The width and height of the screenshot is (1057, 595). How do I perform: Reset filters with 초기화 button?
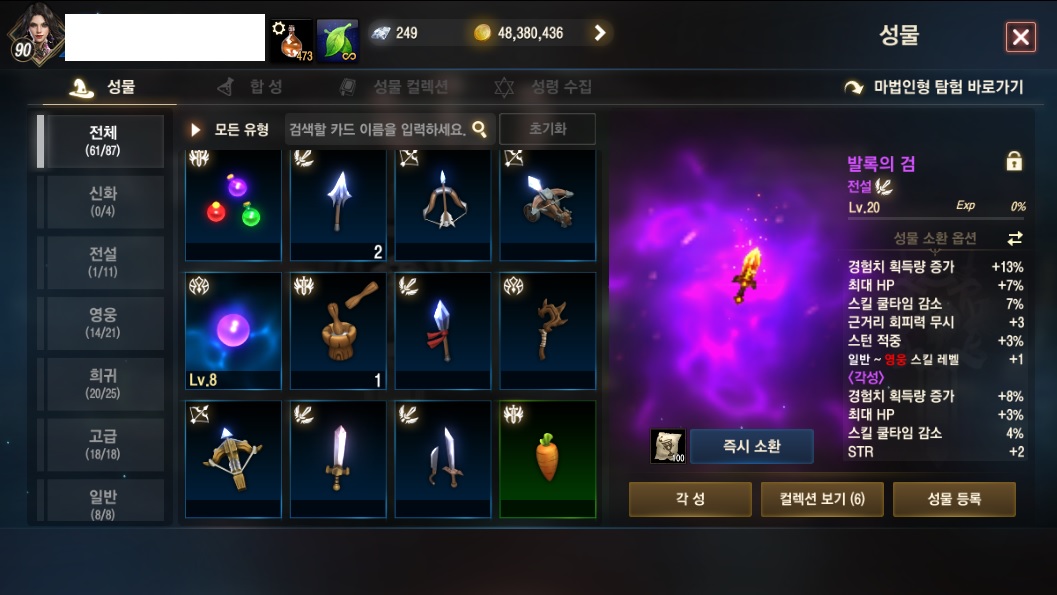pos(547,130)
